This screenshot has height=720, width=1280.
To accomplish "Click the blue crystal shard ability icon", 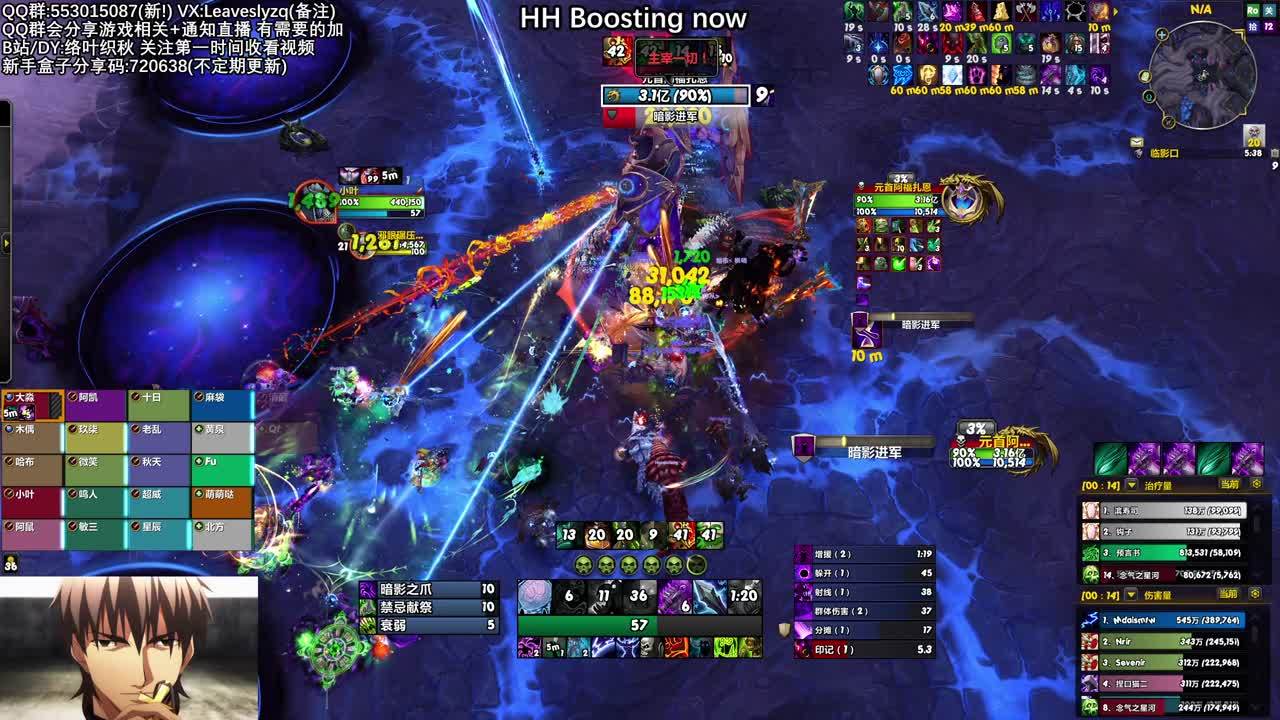I will click(x=709, y=596).
